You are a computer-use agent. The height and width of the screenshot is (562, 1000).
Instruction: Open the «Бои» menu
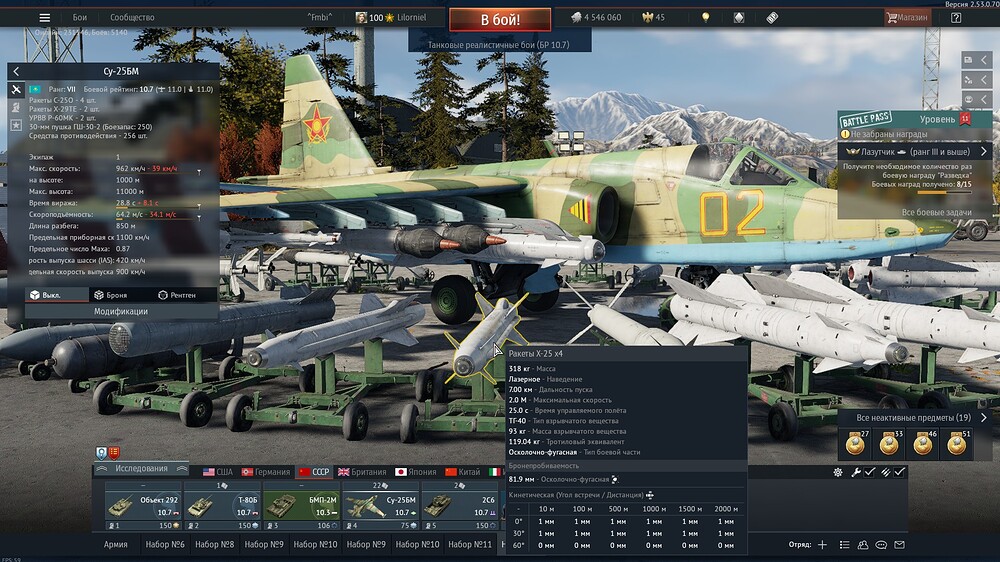tap(80, 17)
